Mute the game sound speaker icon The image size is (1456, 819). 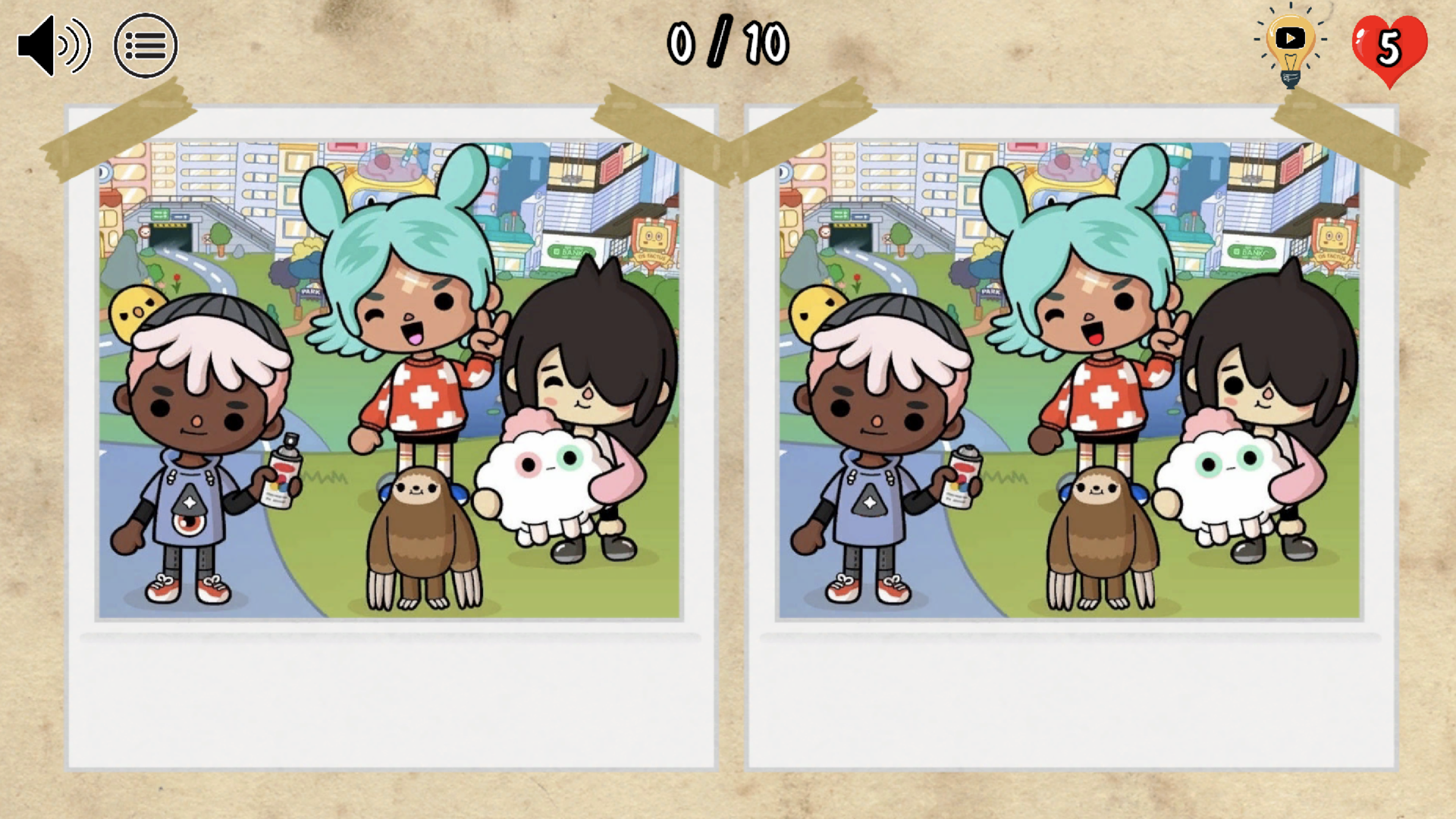click(x=53, y=45)
